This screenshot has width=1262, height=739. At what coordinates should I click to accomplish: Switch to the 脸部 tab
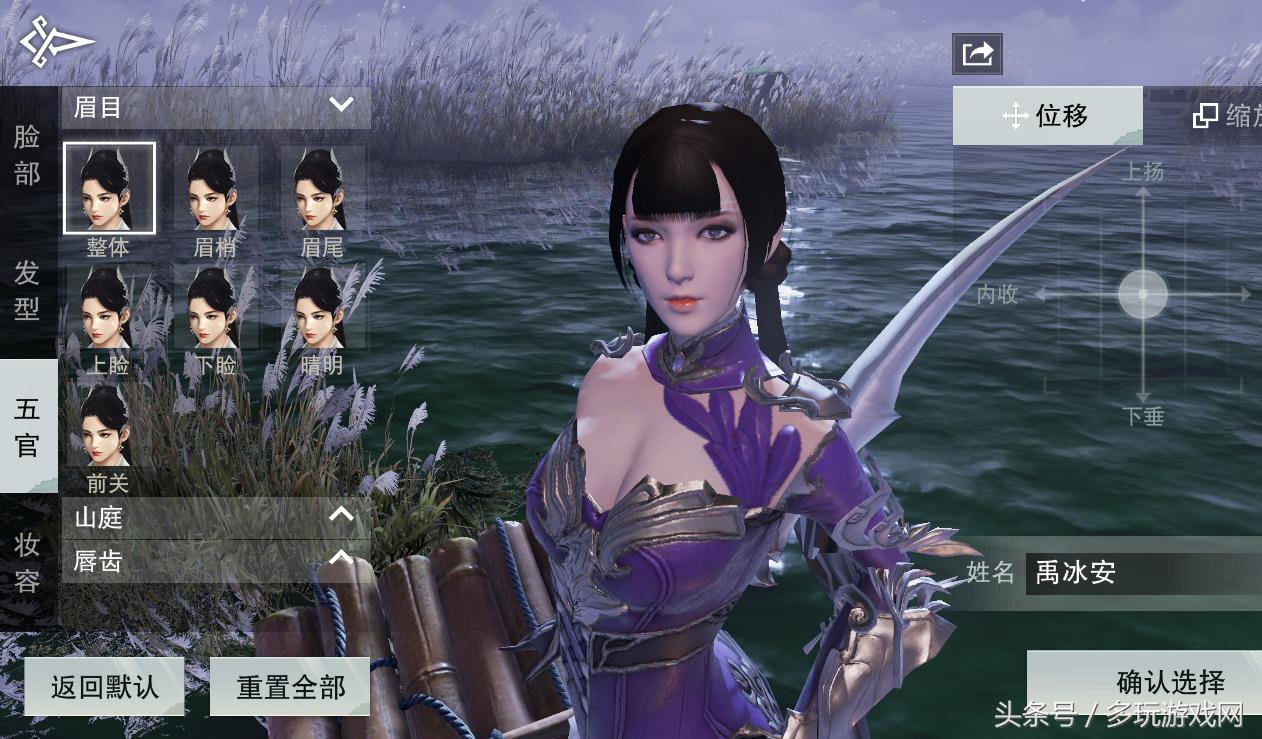point(27,155)
